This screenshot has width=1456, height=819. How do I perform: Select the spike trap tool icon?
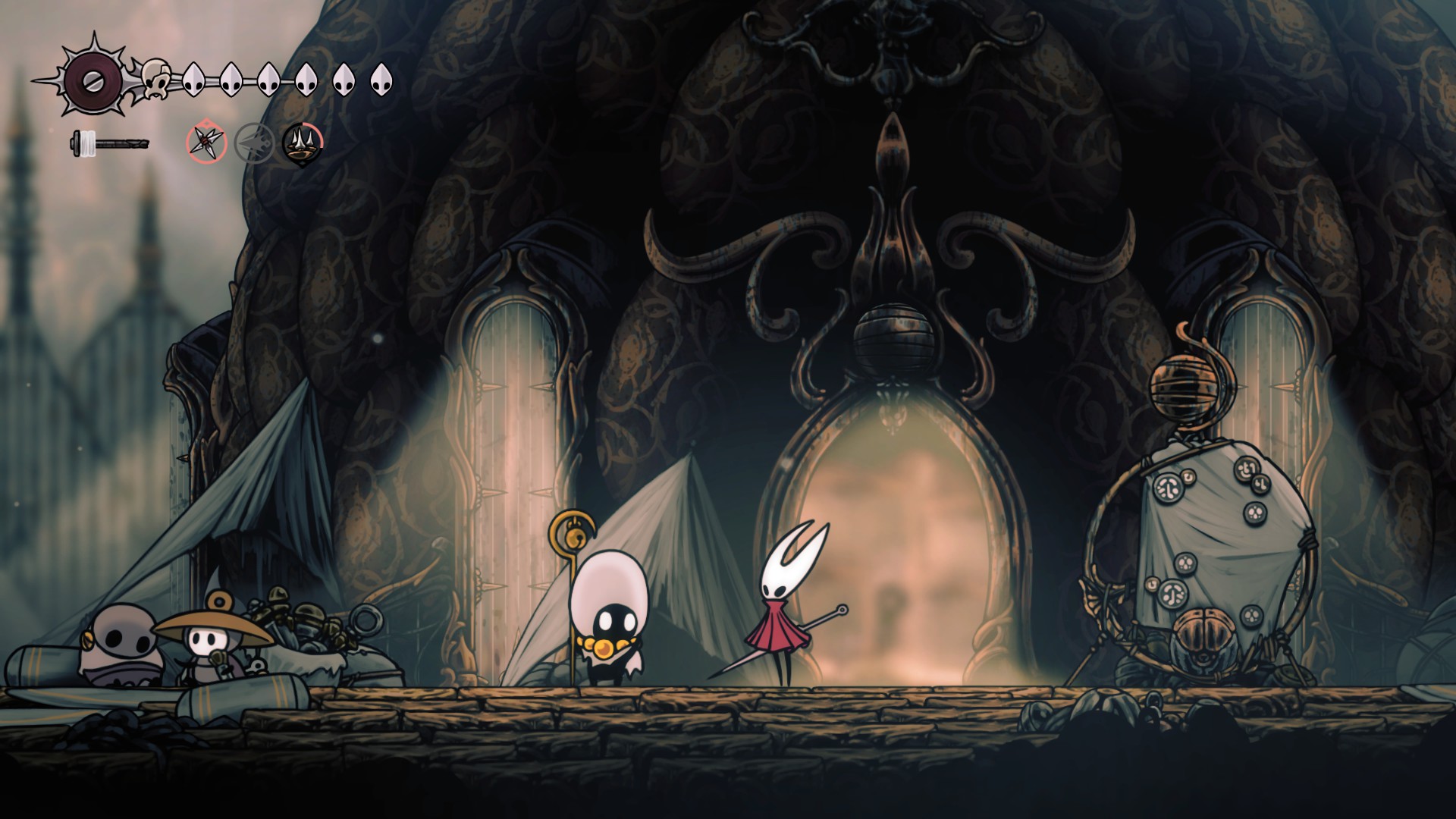pos(303,143)
